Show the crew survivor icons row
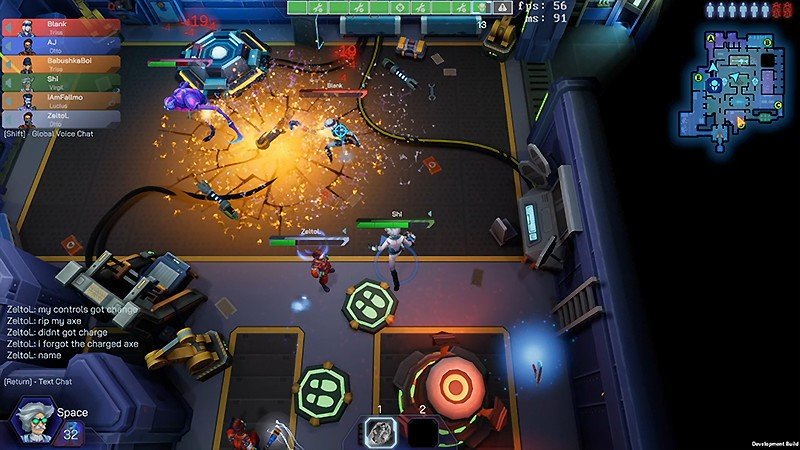The width and height of the screenshot is (800, 450). pos(744,9)
